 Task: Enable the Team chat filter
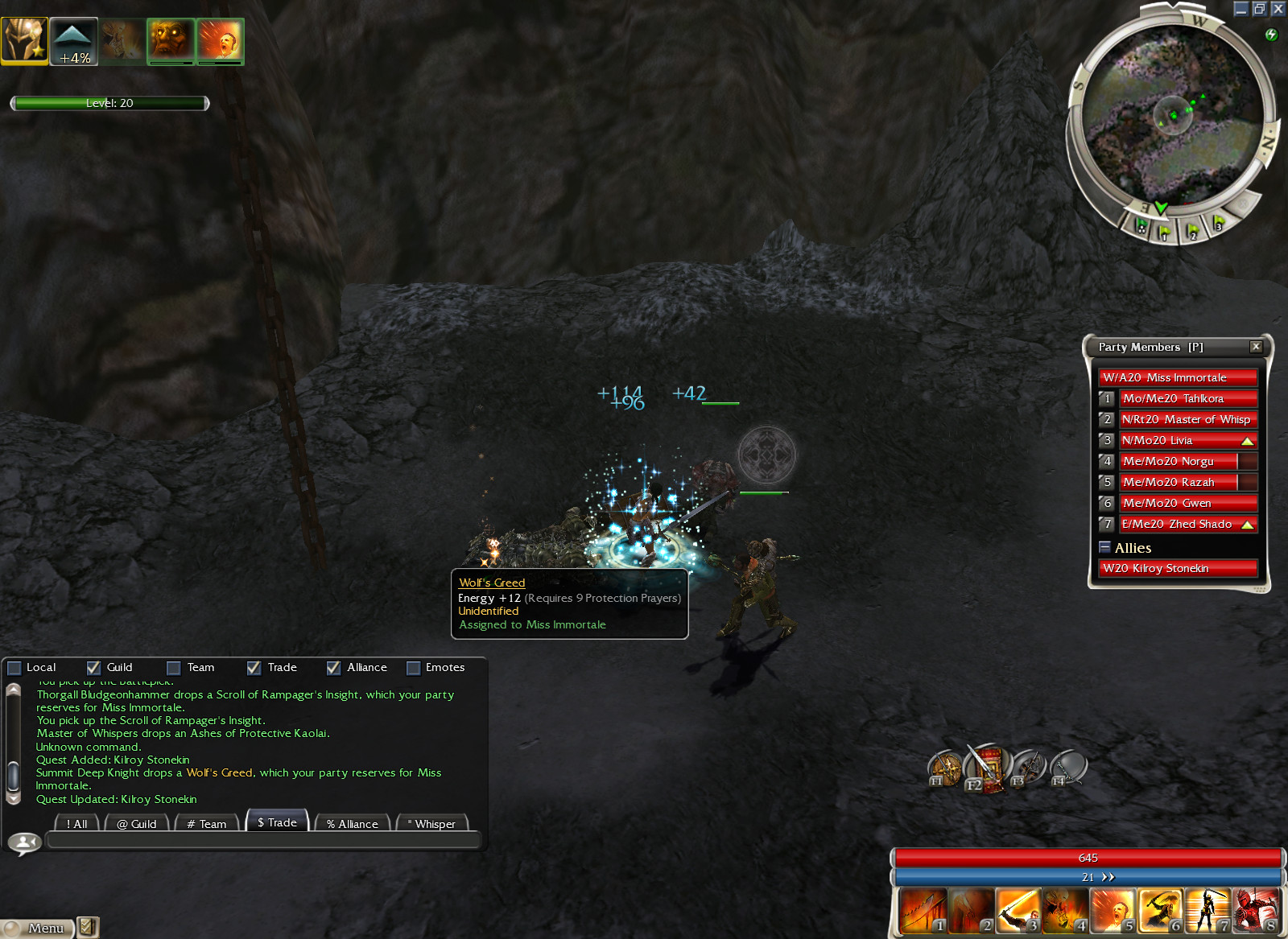coord(174,668)
